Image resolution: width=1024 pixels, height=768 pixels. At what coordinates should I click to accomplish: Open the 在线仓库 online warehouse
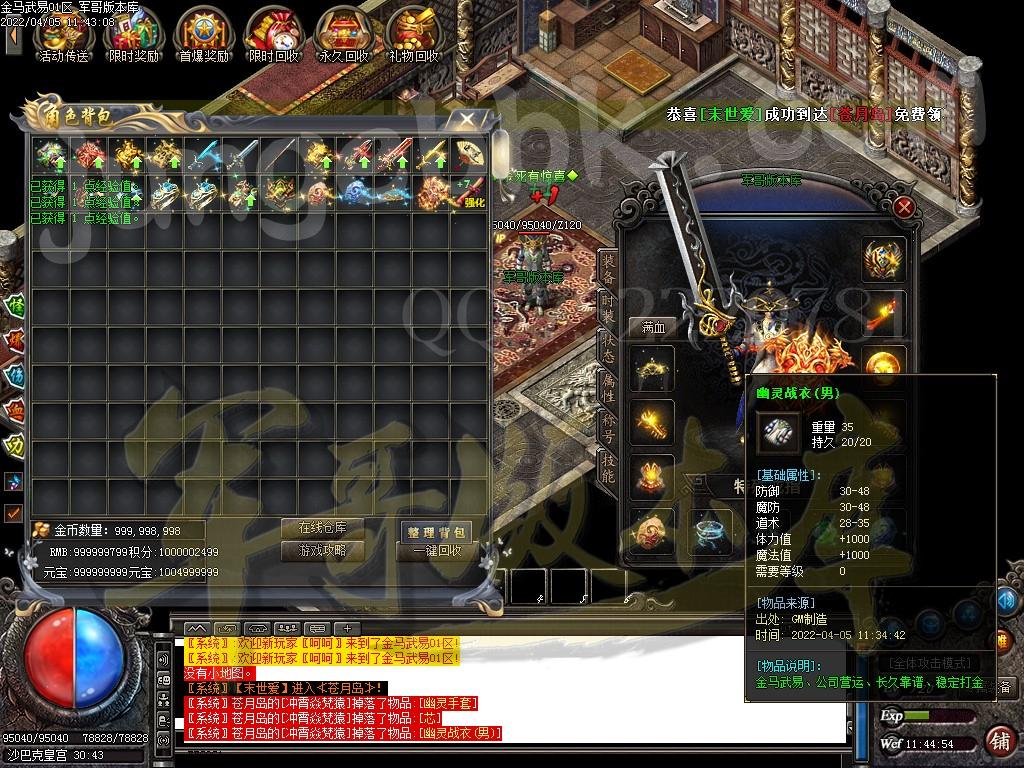(322, 528)
